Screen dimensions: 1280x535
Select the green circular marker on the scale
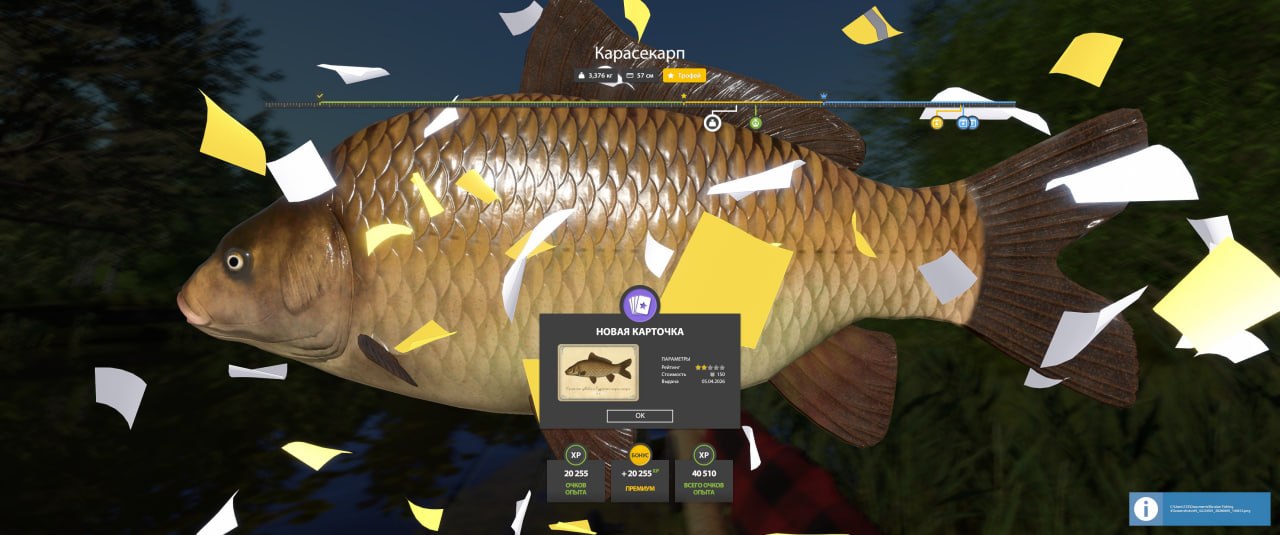(756, 123)
